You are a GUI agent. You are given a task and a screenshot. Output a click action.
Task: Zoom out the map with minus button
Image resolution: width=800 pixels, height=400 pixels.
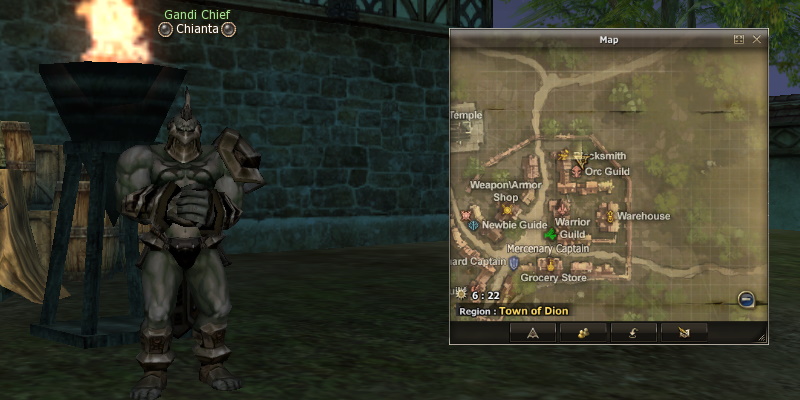pos(746,299)
